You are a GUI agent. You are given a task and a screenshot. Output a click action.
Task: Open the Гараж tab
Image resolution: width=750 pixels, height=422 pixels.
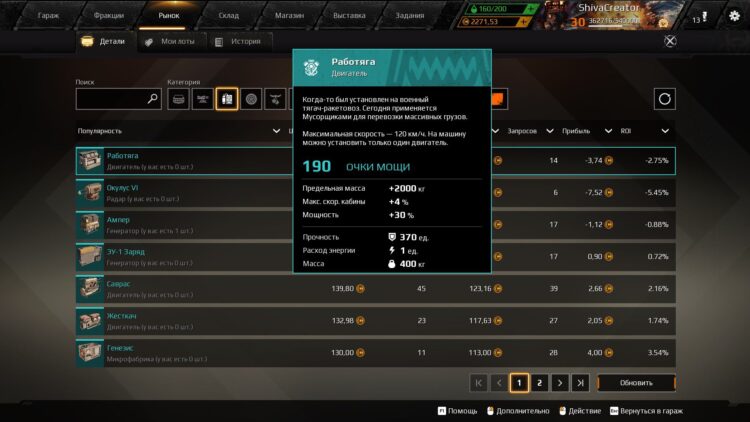(48, 16)
